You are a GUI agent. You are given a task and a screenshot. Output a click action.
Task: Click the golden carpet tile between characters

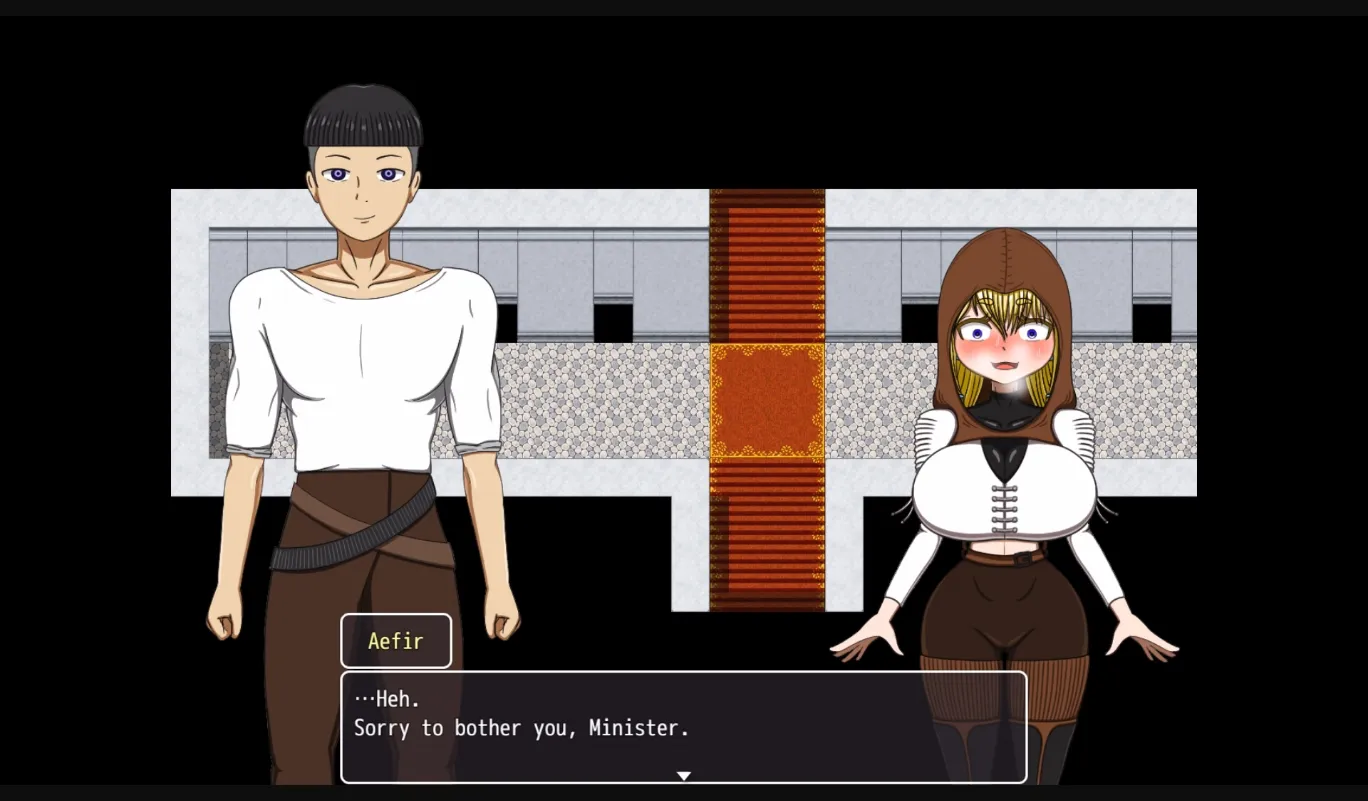767,398
